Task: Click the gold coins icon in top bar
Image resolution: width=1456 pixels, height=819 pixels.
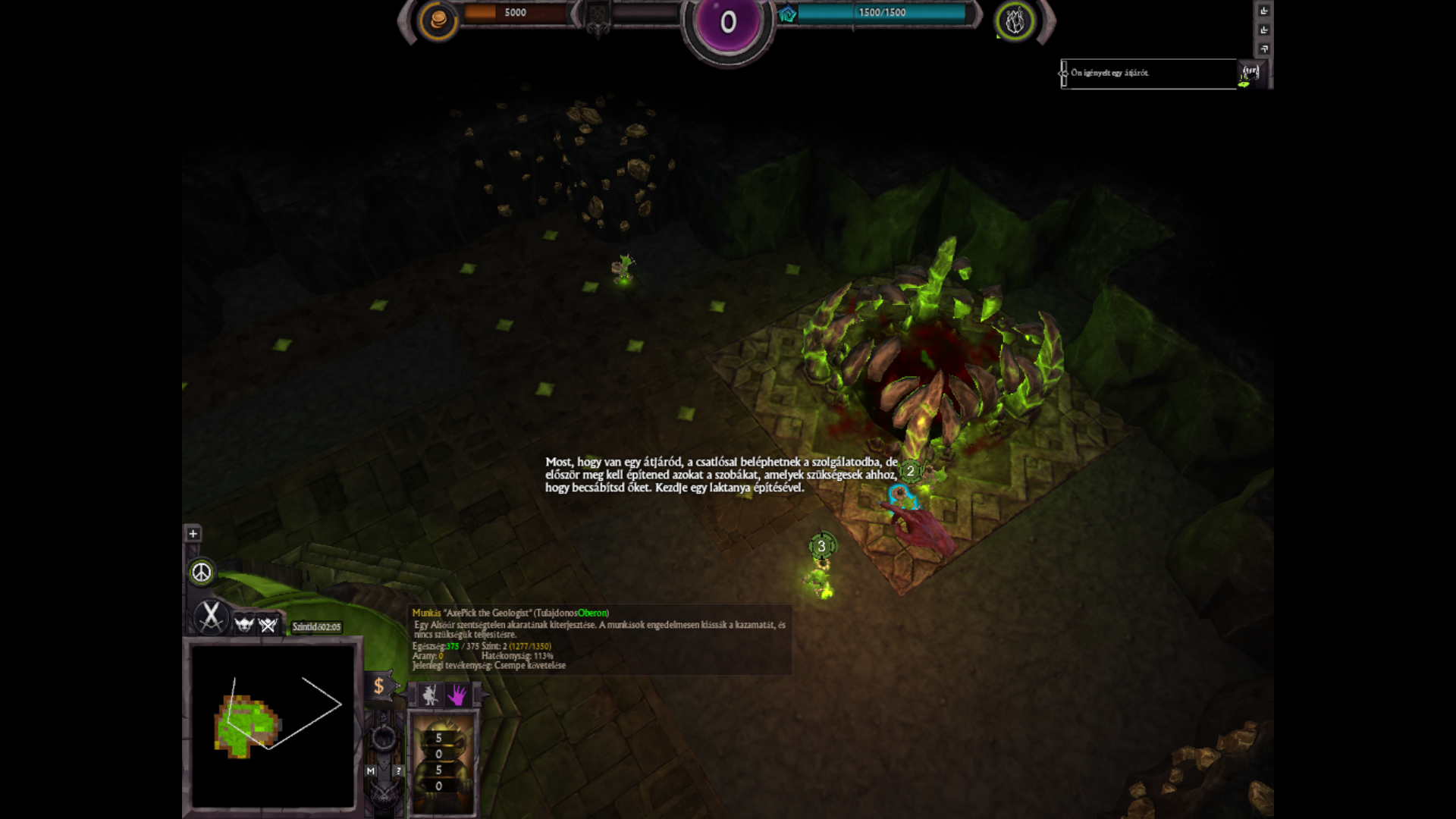Action: [x=438, y=20]
